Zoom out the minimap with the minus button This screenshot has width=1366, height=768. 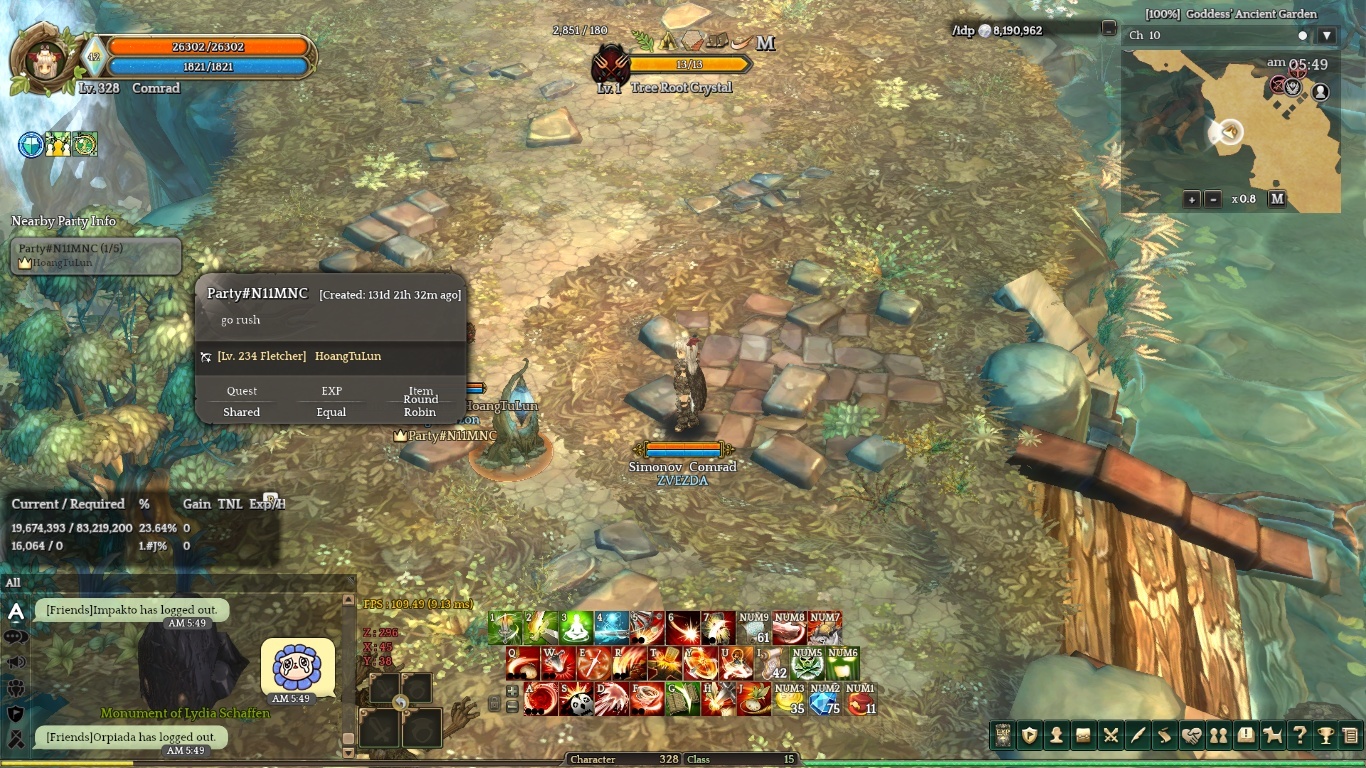click(x=1212, y=199)
